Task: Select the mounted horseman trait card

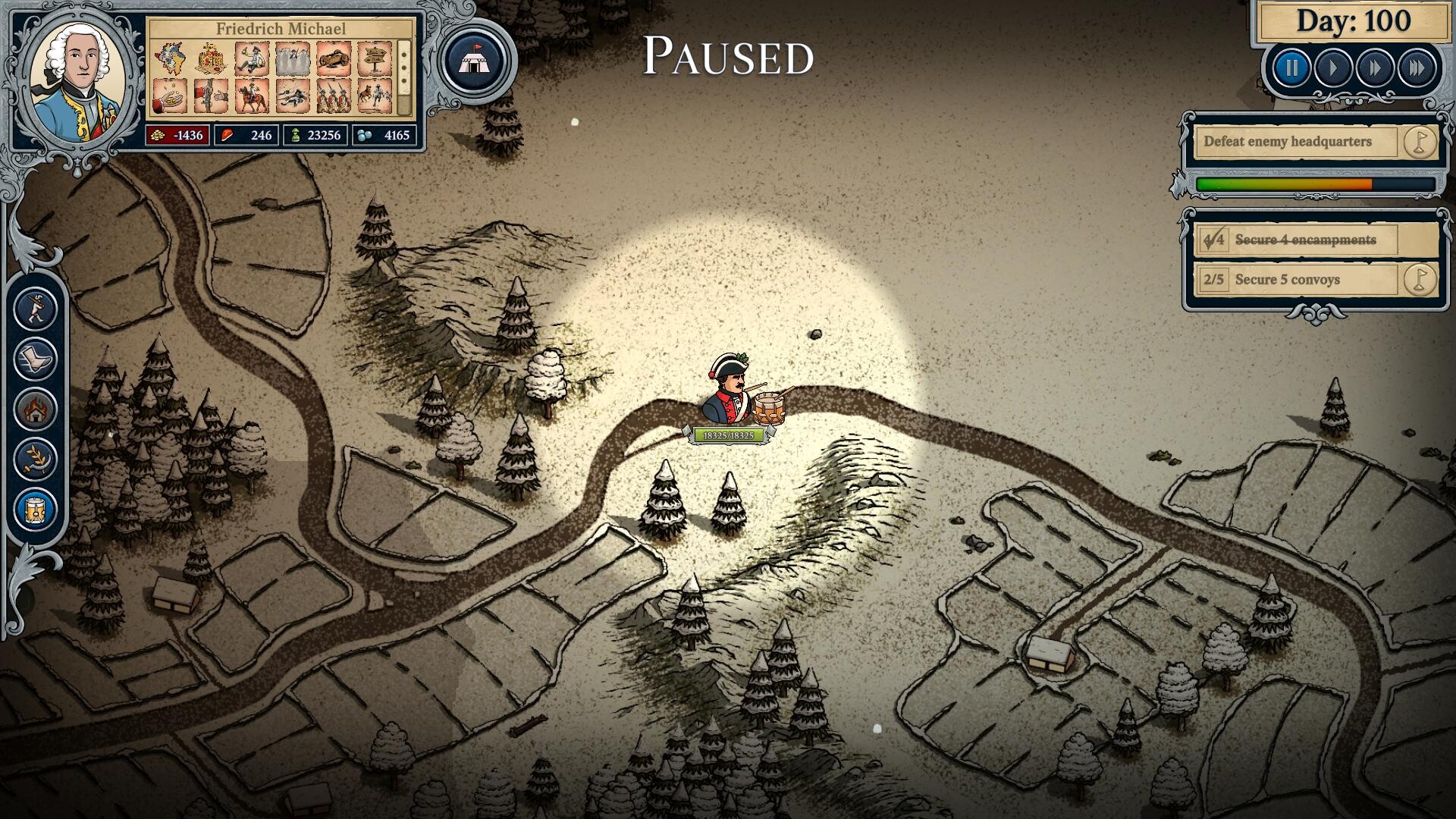Action: click(252, 98)
